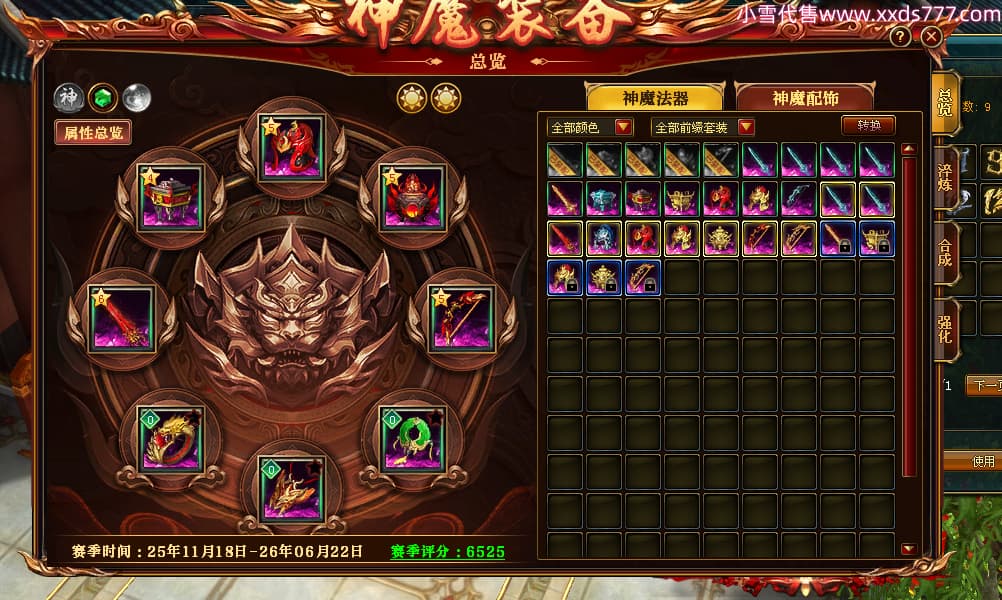Click the green gem icon toggle
Image resolution: width=1002 pixels, height=600 pixels.
101,98
